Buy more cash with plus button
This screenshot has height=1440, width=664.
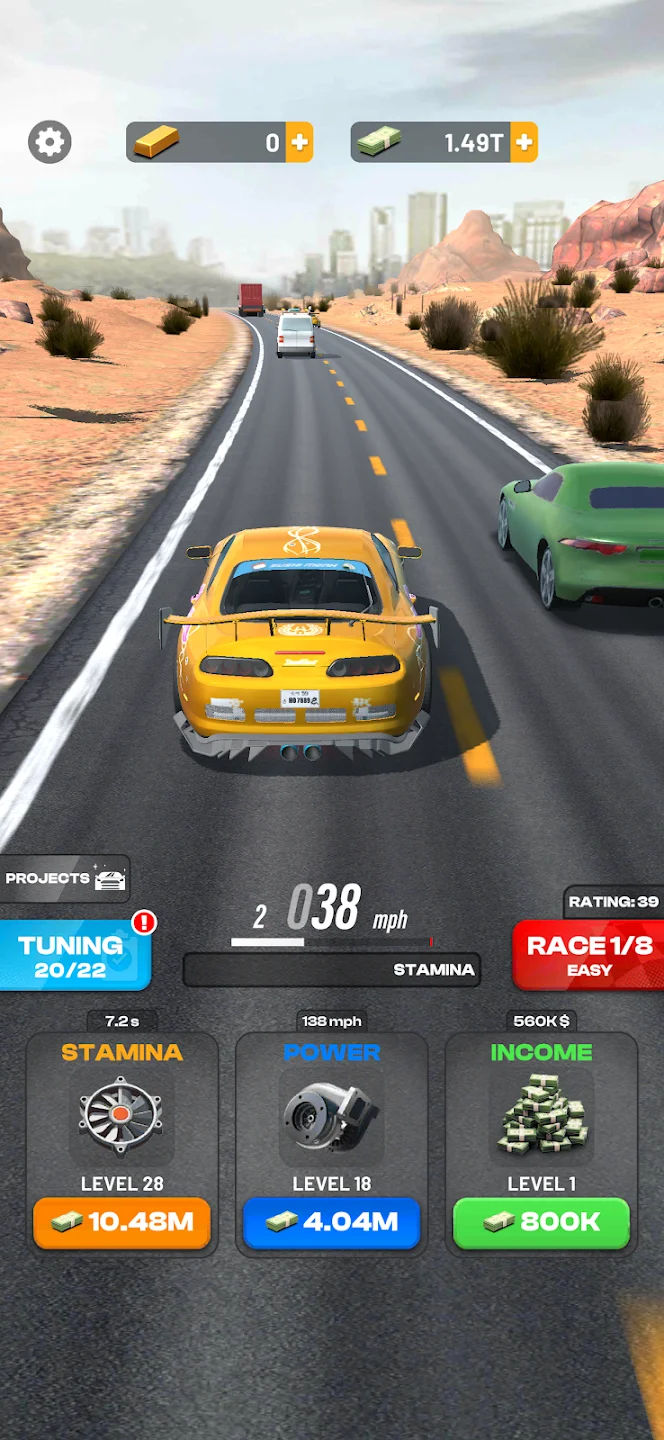pyautogui.click(x=524, y=142)
